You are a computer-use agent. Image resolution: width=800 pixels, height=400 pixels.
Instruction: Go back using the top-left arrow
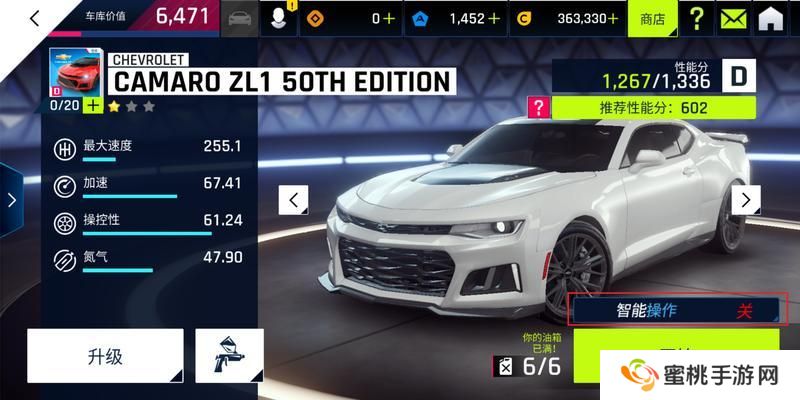click(x=32, y=17)
